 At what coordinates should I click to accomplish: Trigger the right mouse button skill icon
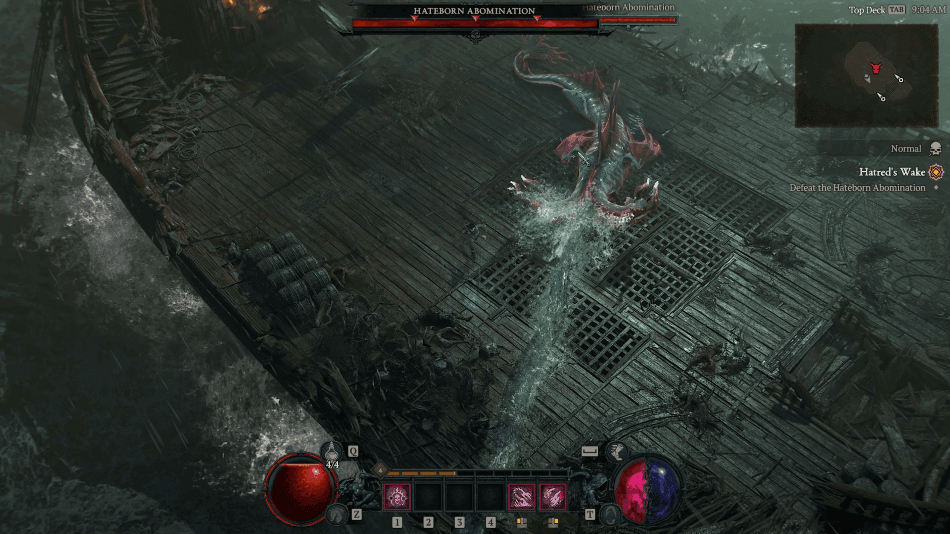click(x=552, y=496)
